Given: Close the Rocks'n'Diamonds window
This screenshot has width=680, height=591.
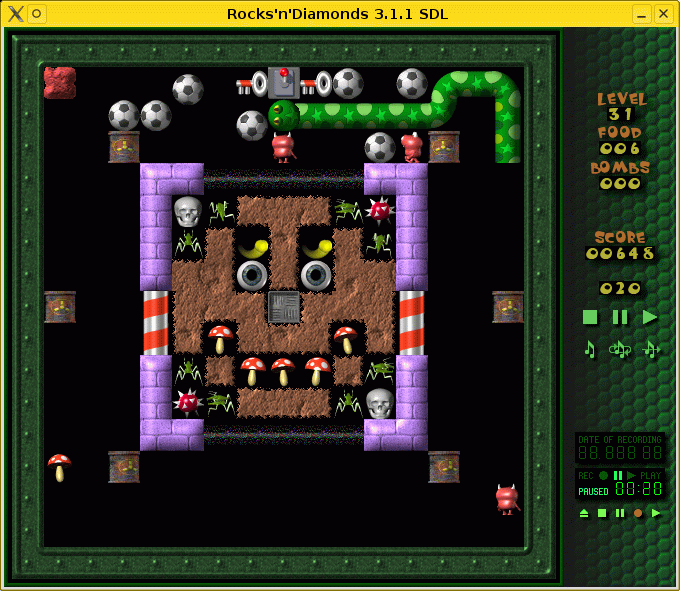Looking at the screenshot, I should coord(664,13).
